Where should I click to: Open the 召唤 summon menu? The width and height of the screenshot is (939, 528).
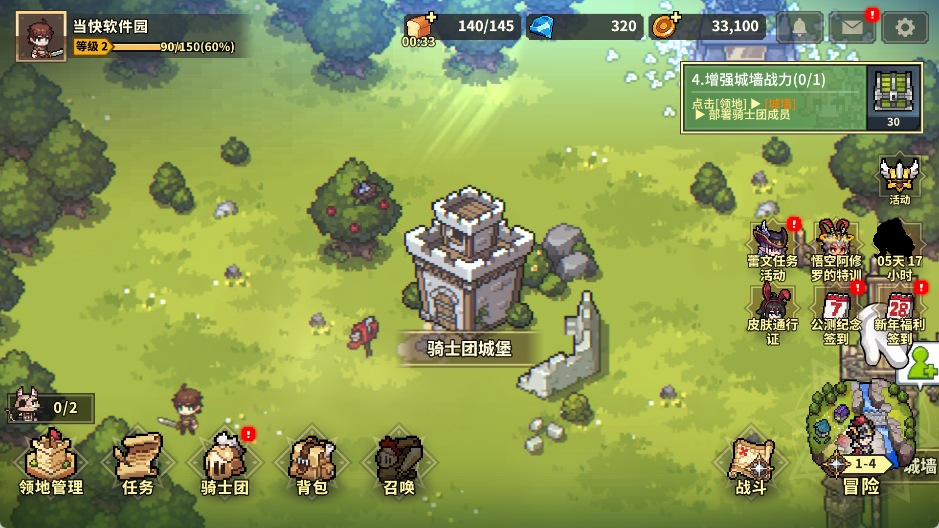[399, 464]
